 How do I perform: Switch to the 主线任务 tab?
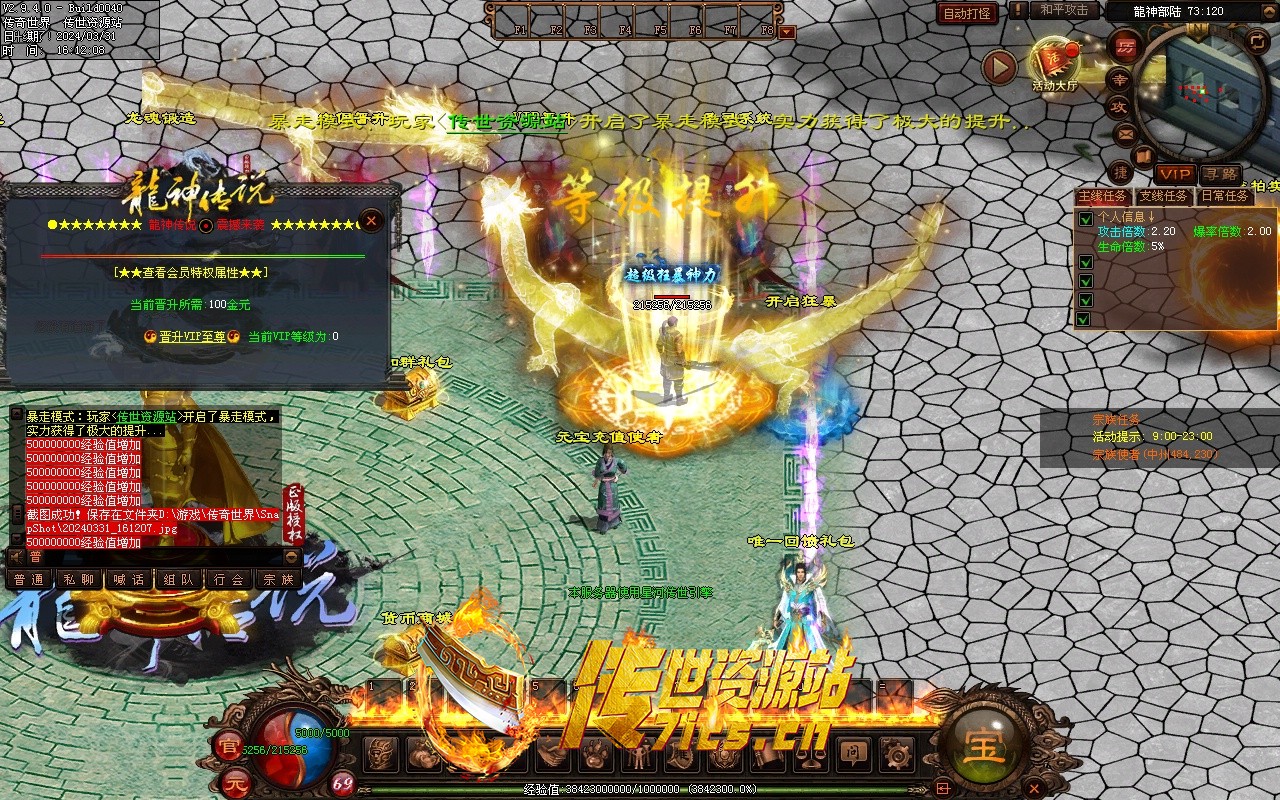pyautogui.click(x=1102, y=197)
